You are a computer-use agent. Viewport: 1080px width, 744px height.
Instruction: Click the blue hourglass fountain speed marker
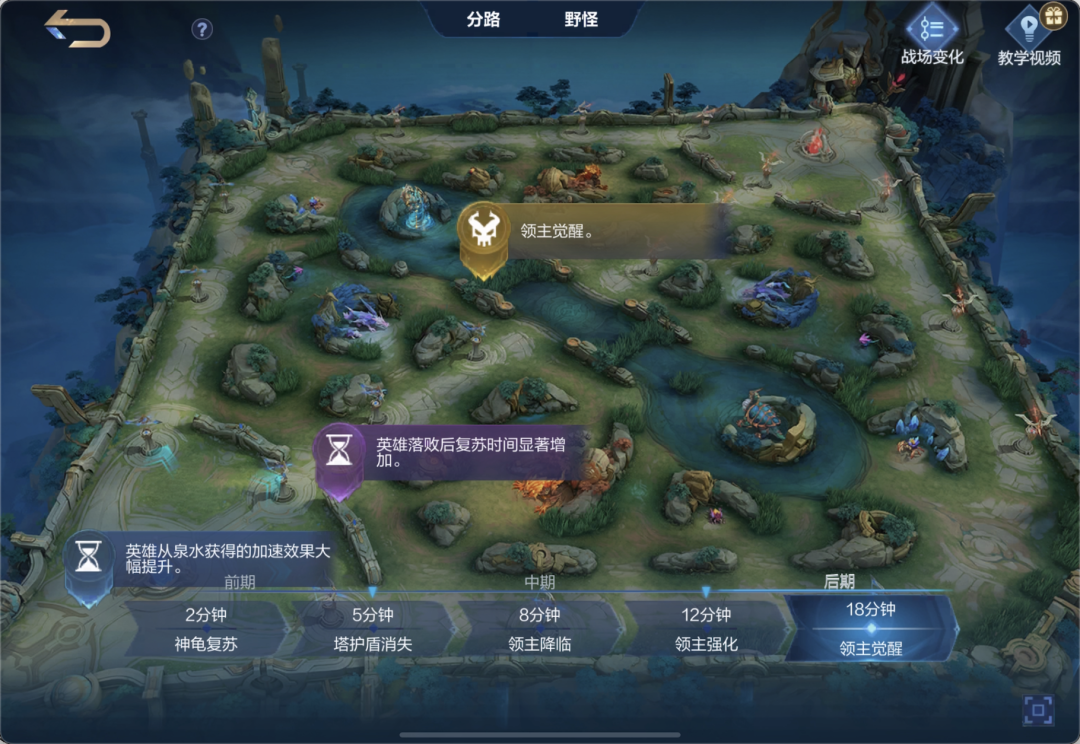89,560
